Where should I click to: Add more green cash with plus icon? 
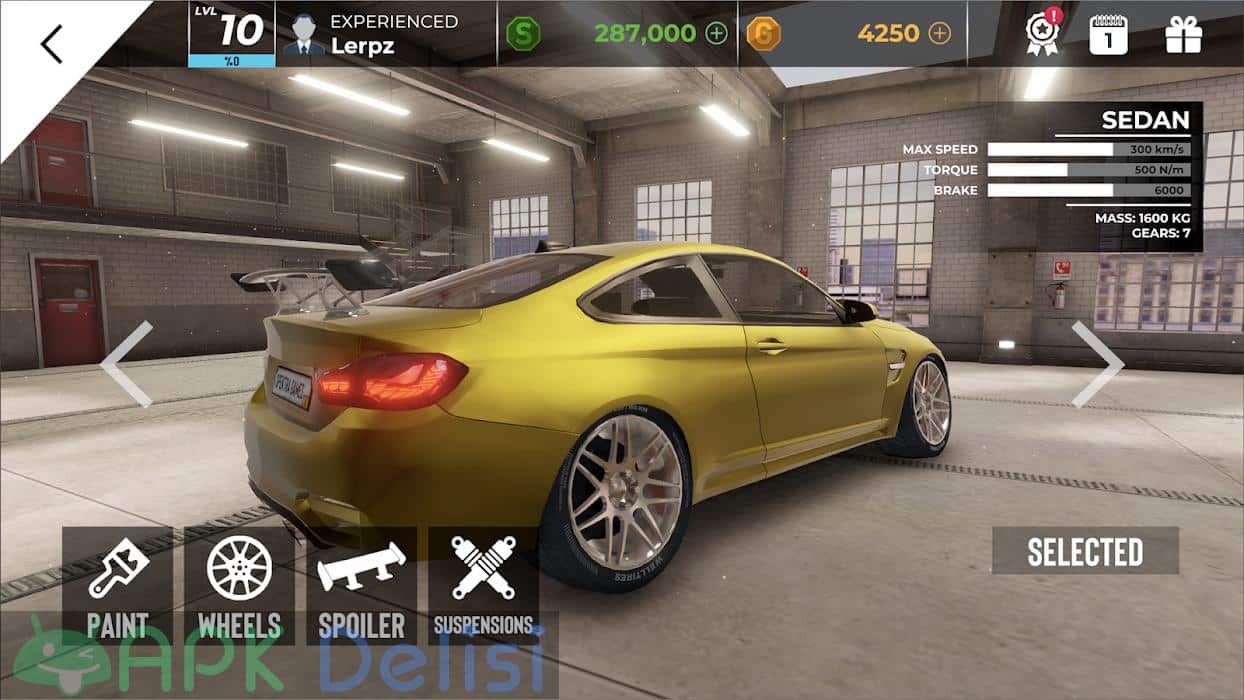tap(717, 33)
